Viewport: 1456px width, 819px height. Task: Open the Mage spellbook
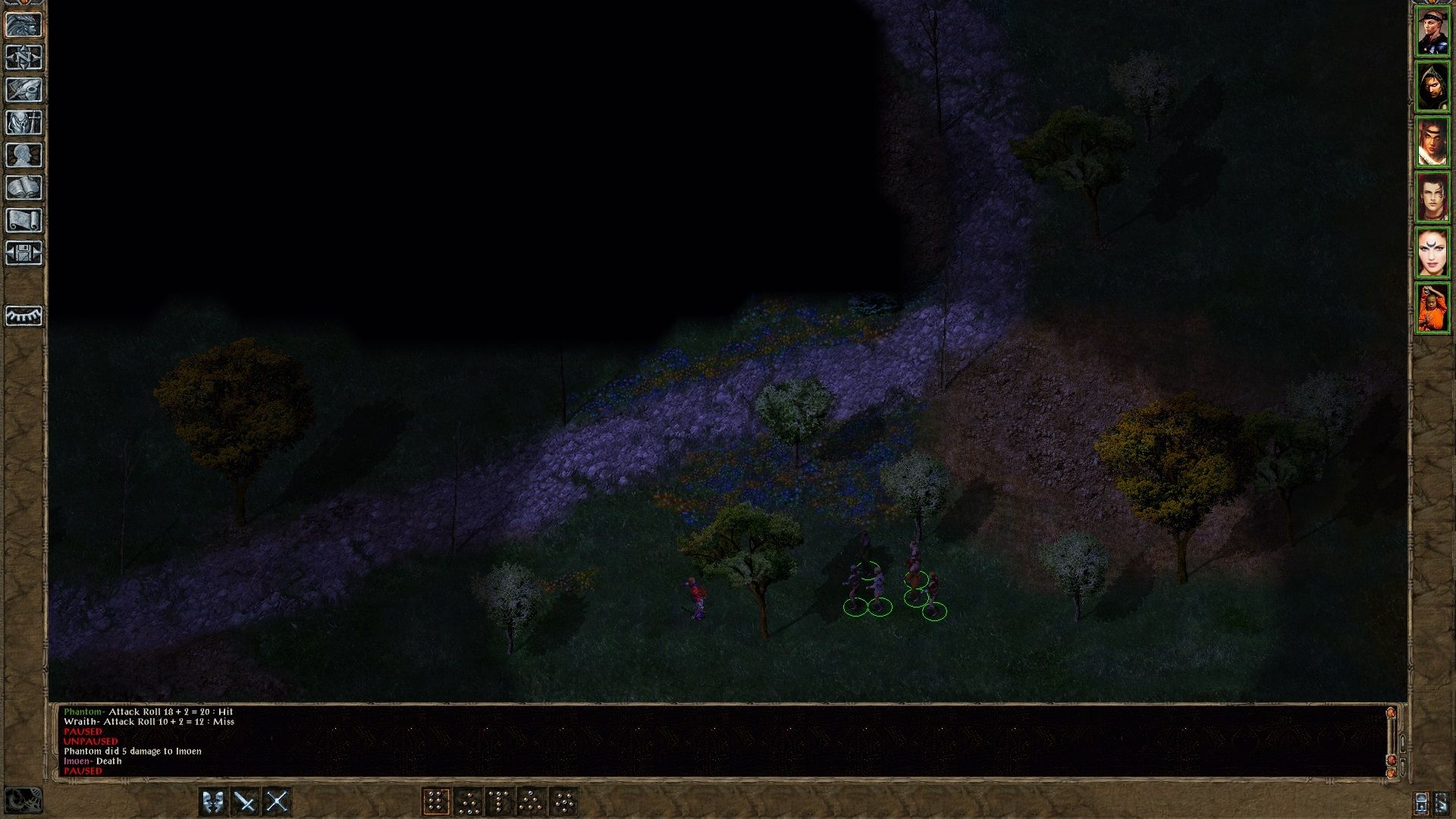[x=25, y=187]
